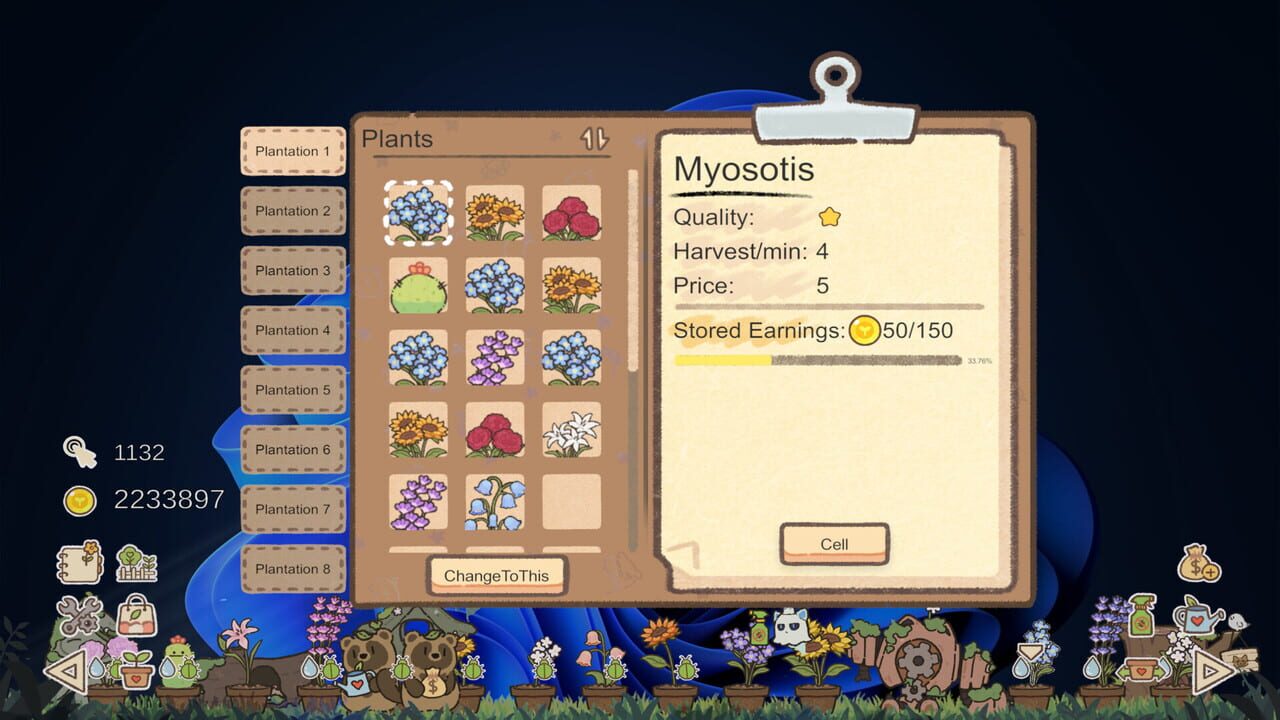
Task: Switch to Plantation 2
Action: (x=292, y=211)
